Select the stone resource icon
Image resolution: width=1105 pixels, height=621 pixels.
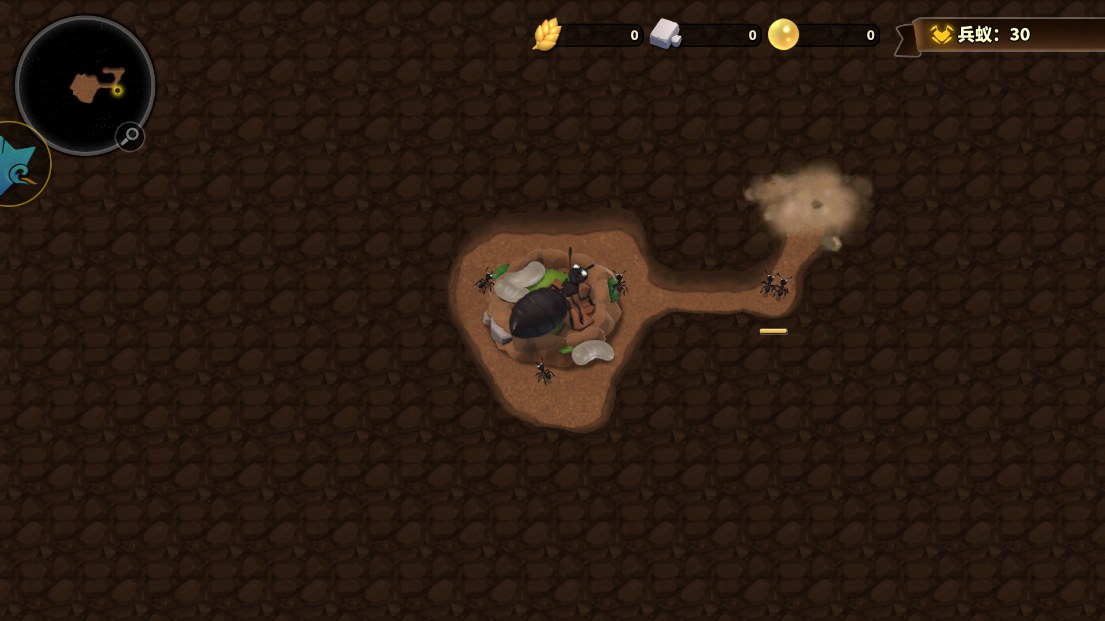click(x=665, y=35)
